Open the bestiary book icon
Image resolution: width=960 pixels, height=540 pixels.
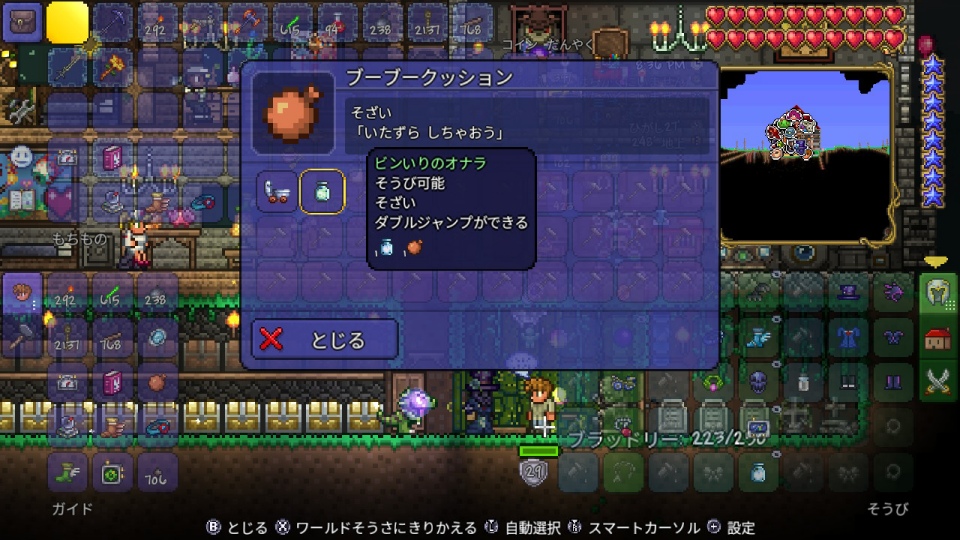click(22, 202)
